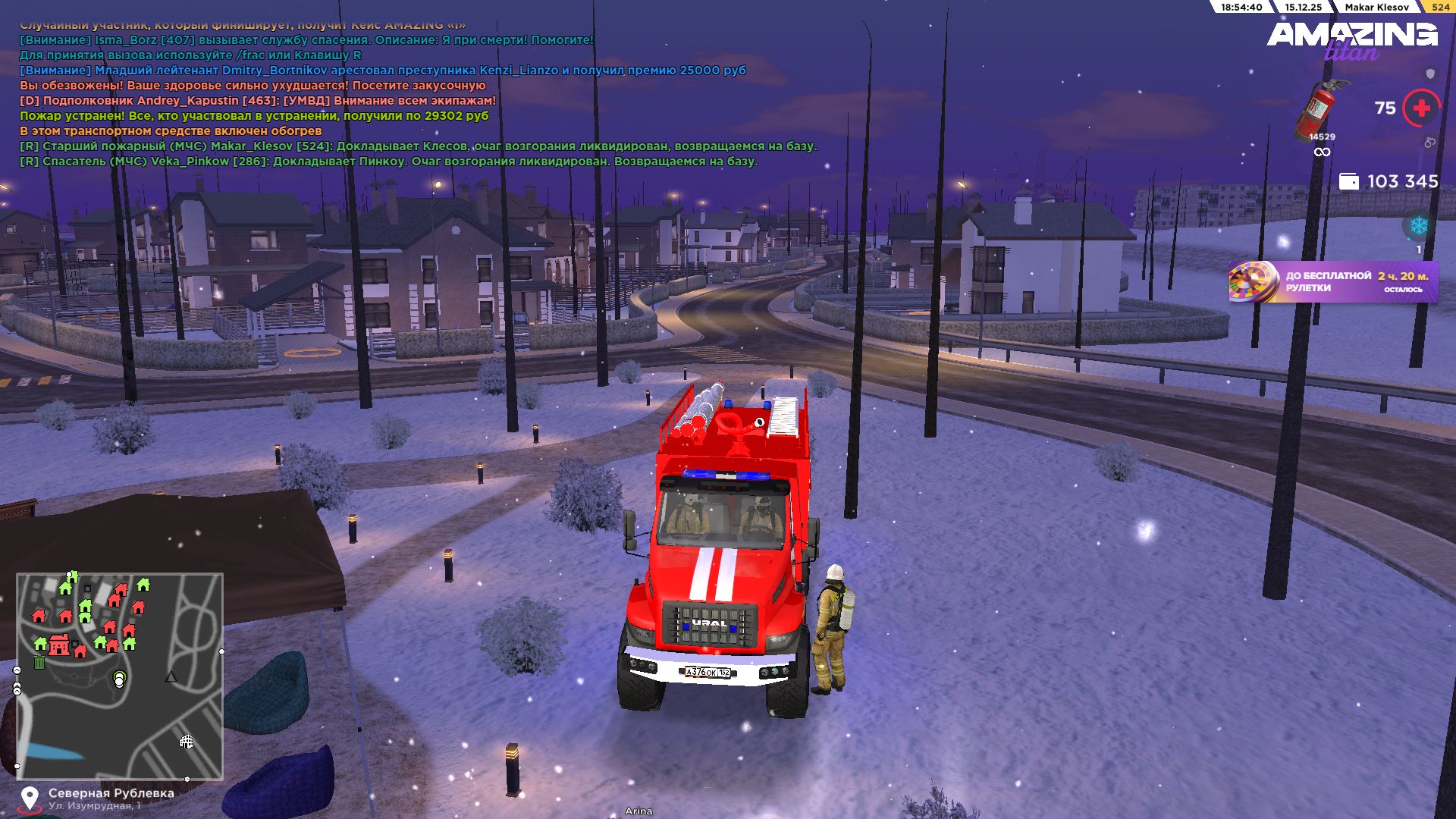
Task: Open the free roulette countdown banner
Action: pyautogui.click(x=1333, y=282)
